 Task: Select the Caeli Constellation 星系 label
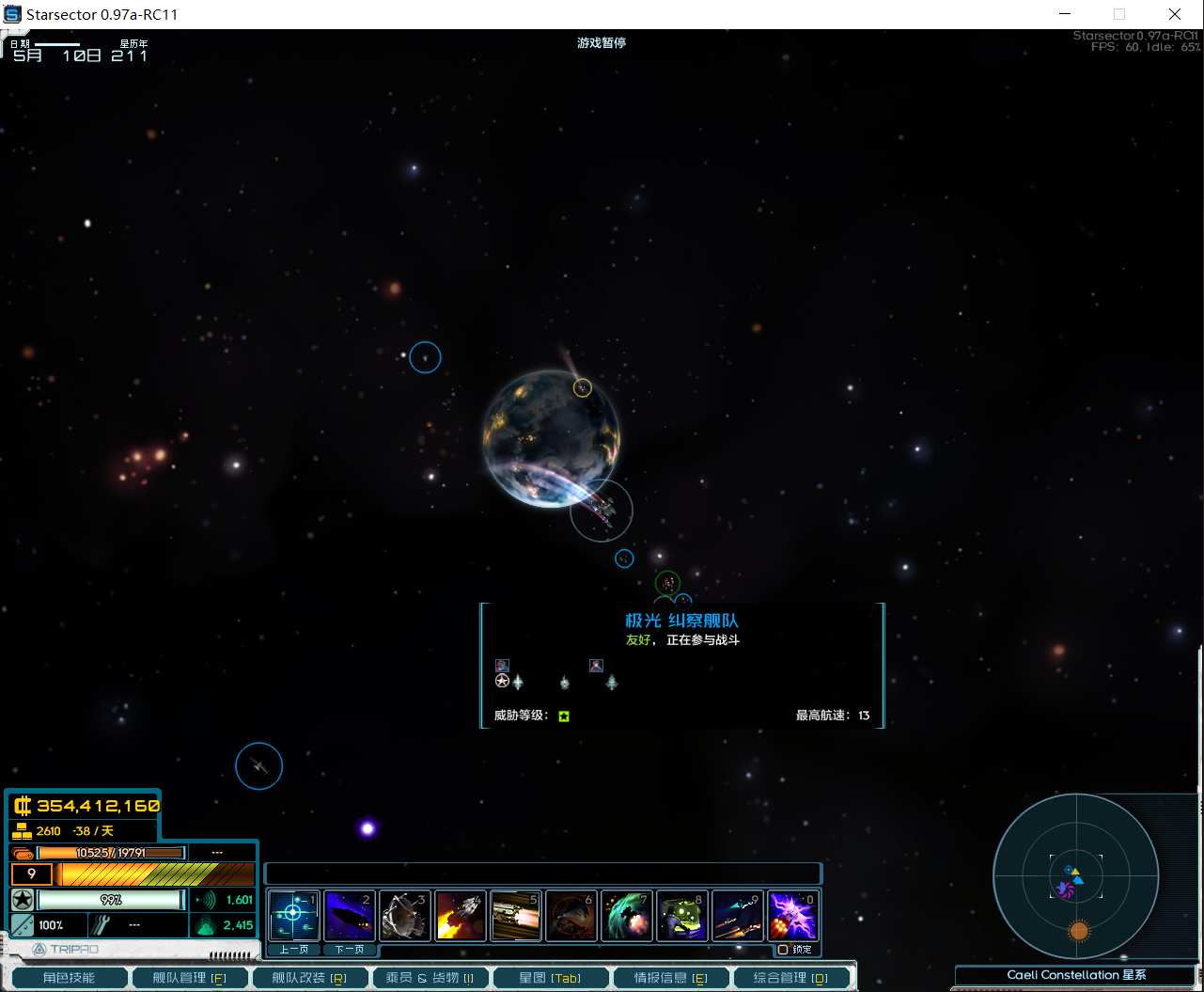(x=1076, y=975)
